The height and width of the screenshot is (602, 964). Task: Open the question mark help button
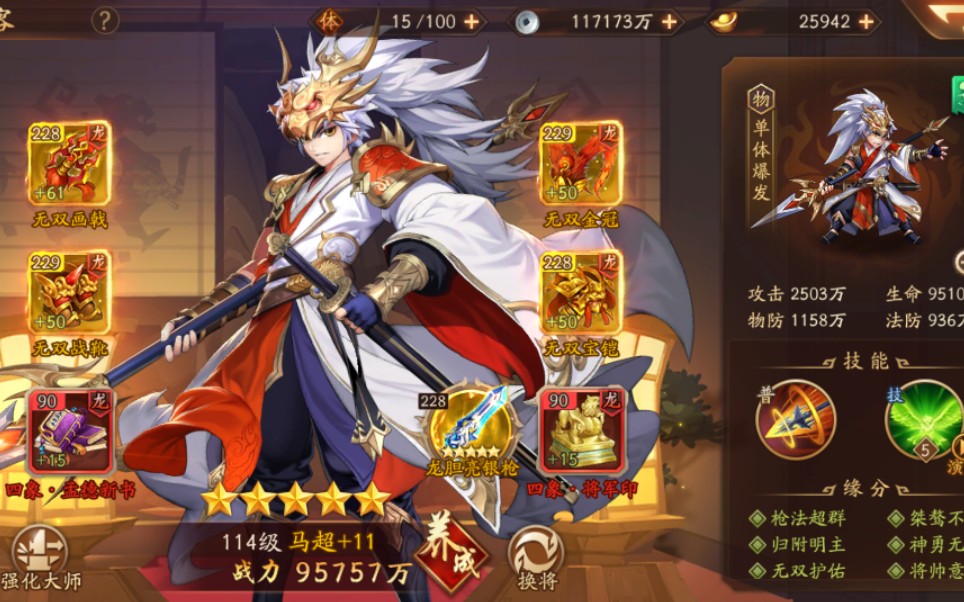(x=105, y=20)
